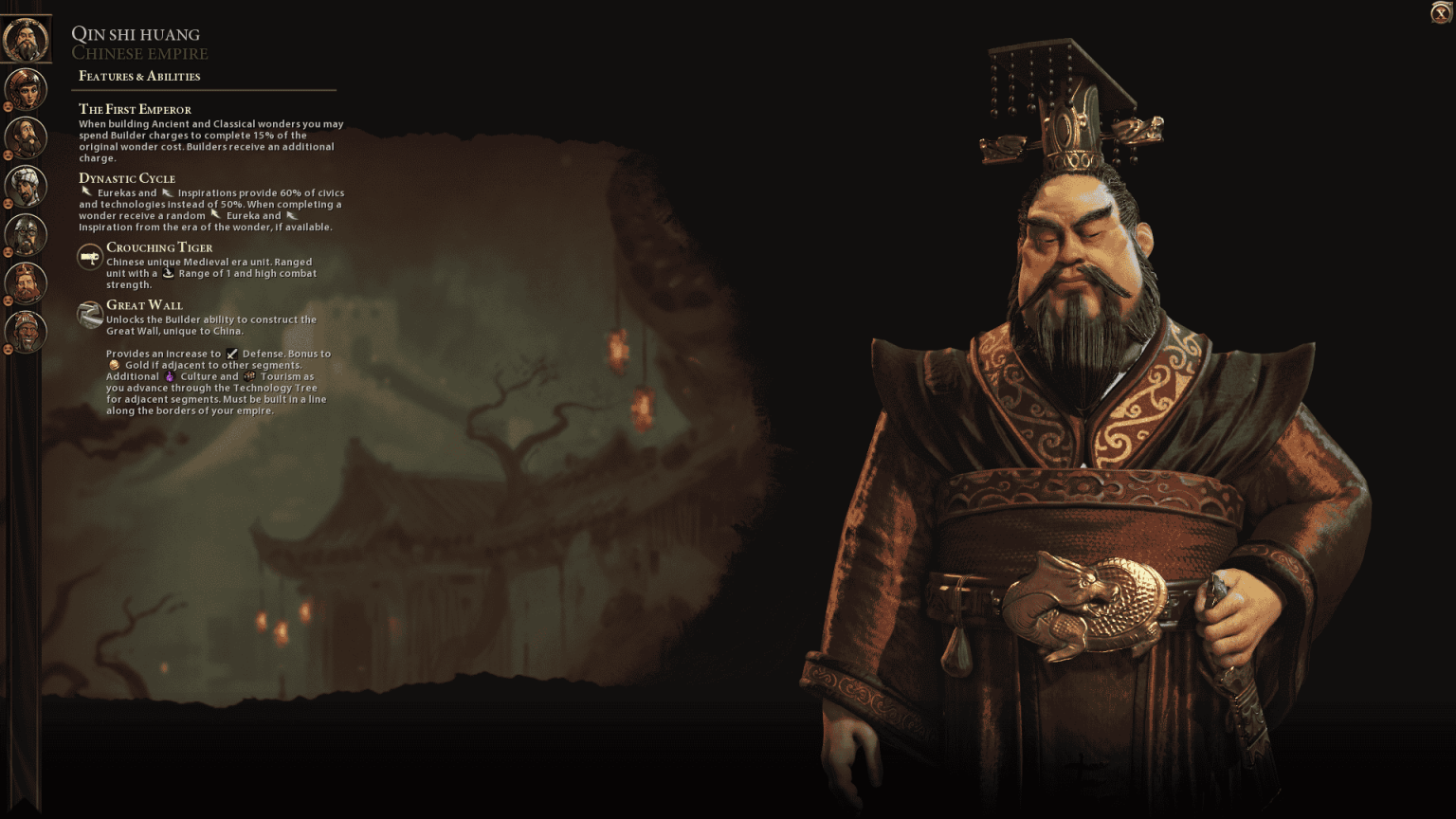Click the Features & Abilities header
This screenshot has height=819, width=1456.
140,75
